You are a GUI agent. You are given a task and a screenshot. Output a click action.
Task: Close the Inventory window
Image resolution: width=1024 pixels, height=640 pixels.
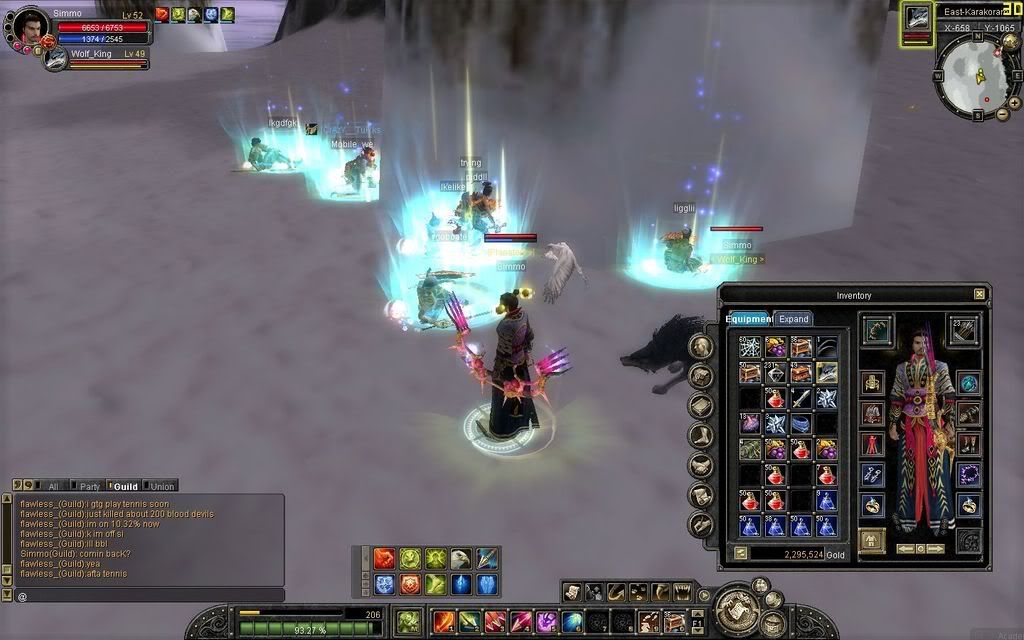[x=979, y=294]
